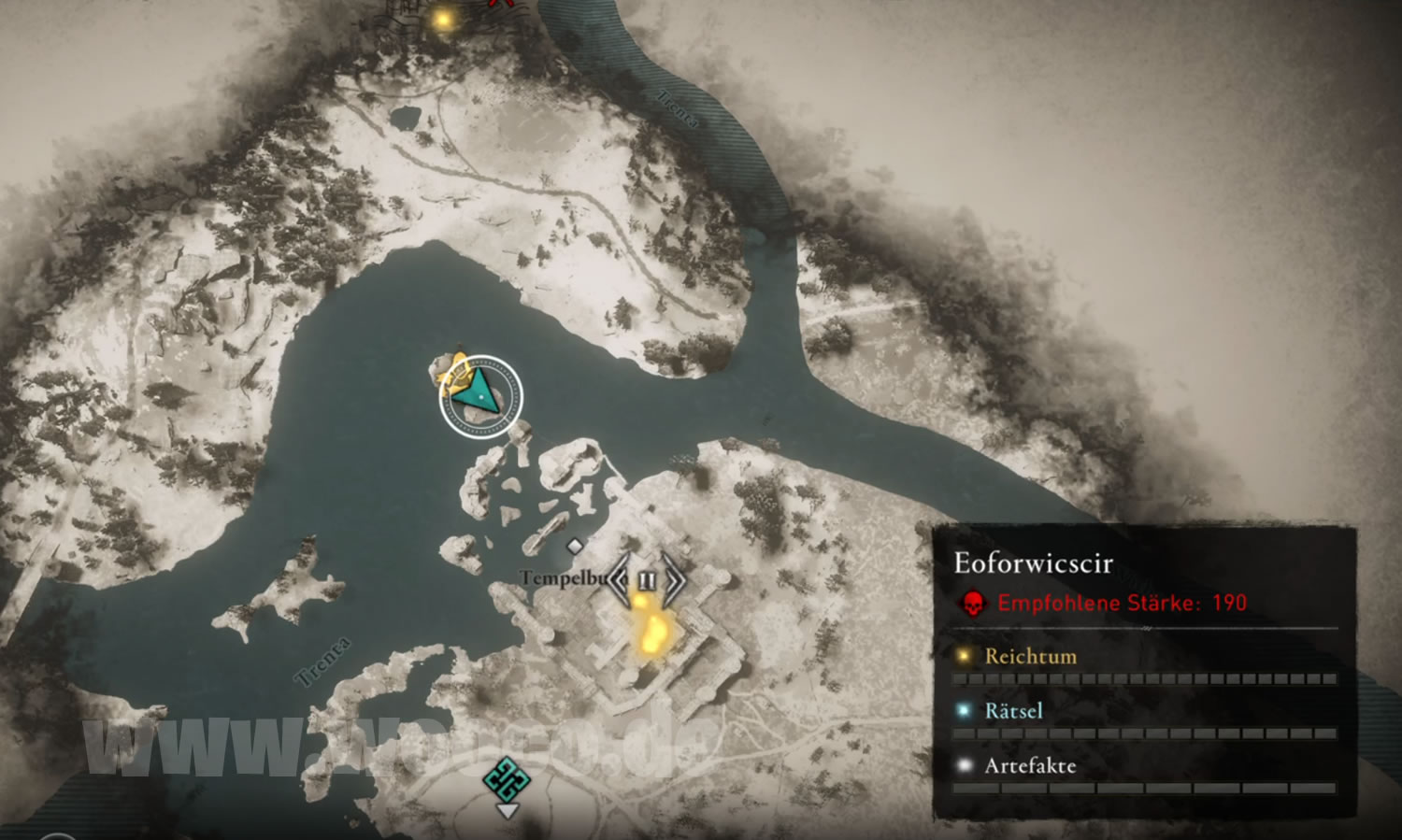The width and height of the screenshot is (1402, 840).
Task: Click the teal knot quest marker
Action: pos(507,779)
